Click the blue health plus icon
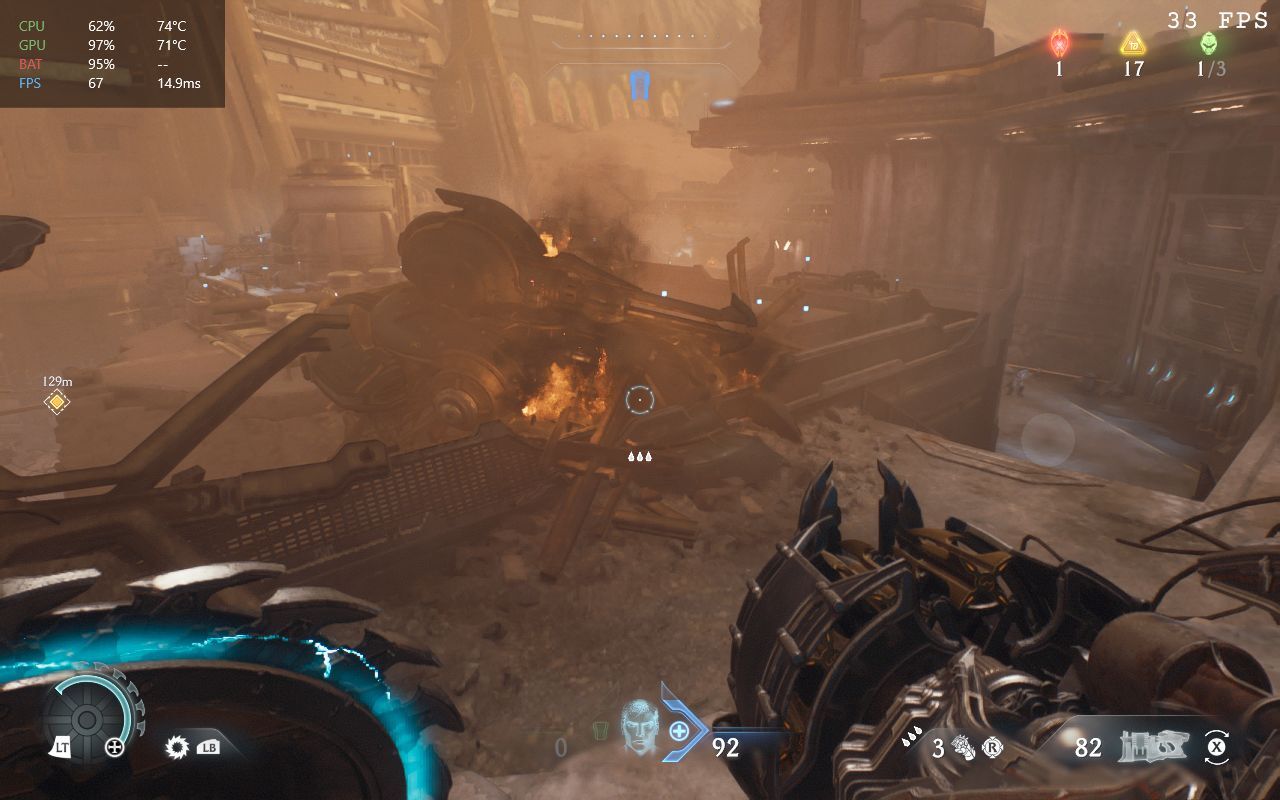This screenshot has height=800, width=1280. (x=679, y=731)
